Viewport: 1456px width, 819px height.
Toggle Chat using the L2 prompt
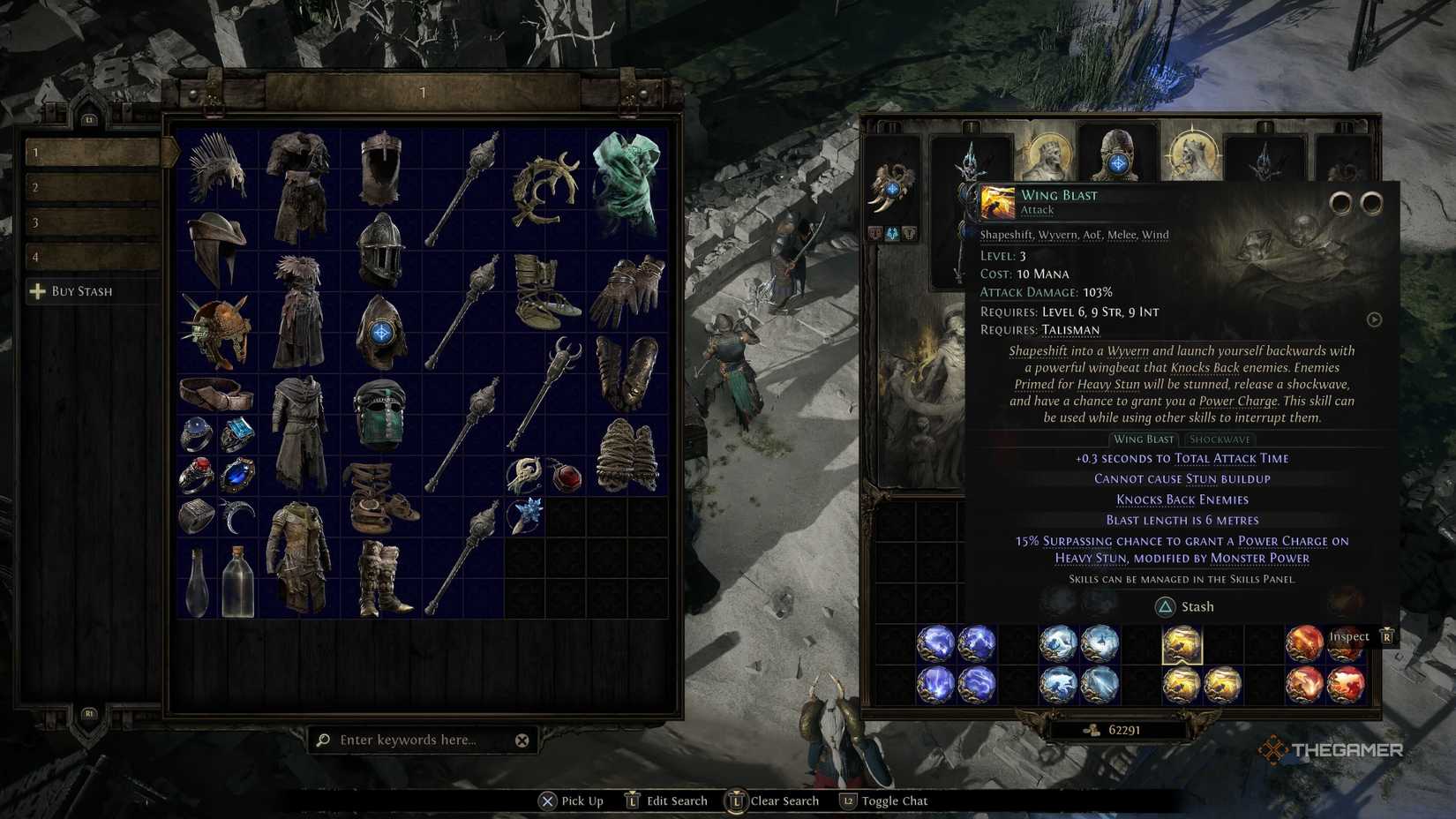[x=849, y=801]
